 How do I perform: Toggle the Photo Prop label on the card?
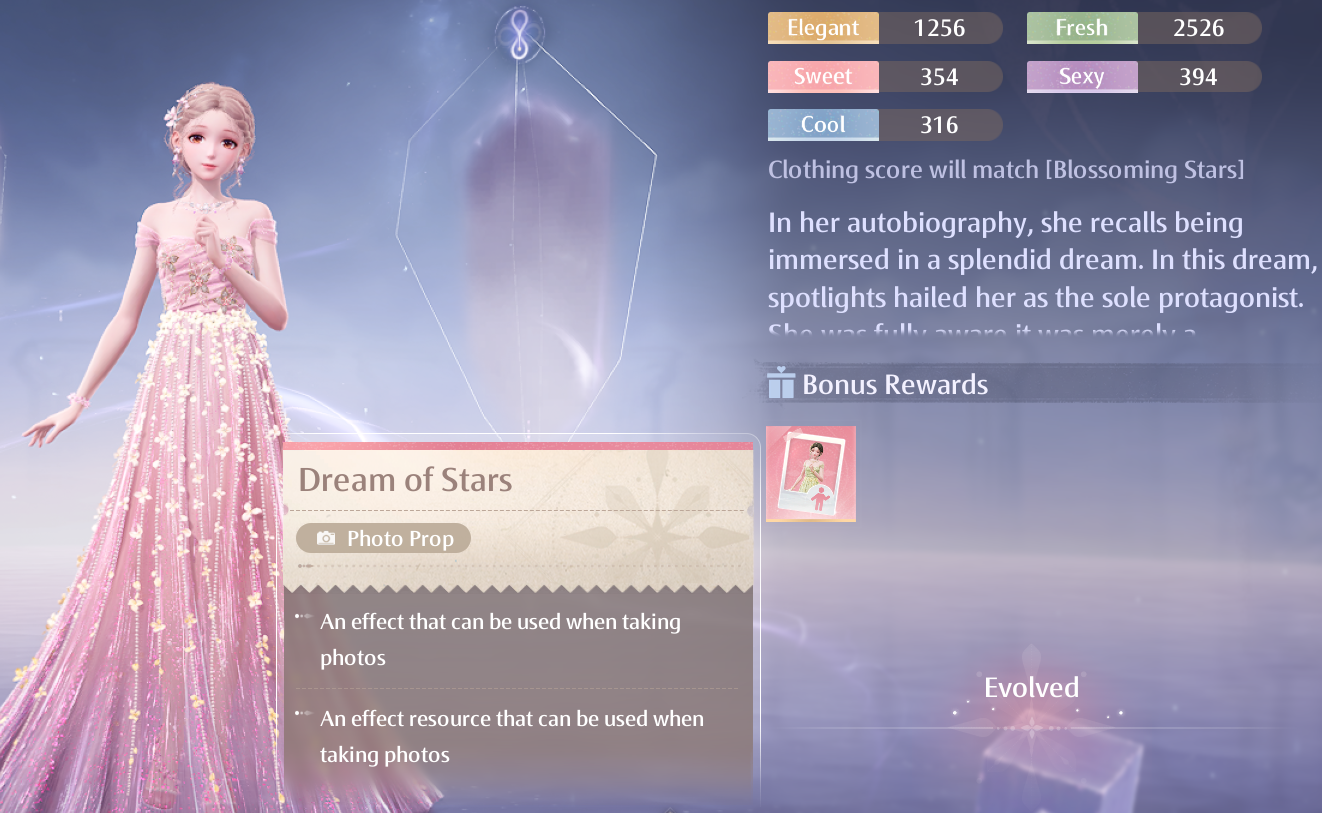coord(383,538)
